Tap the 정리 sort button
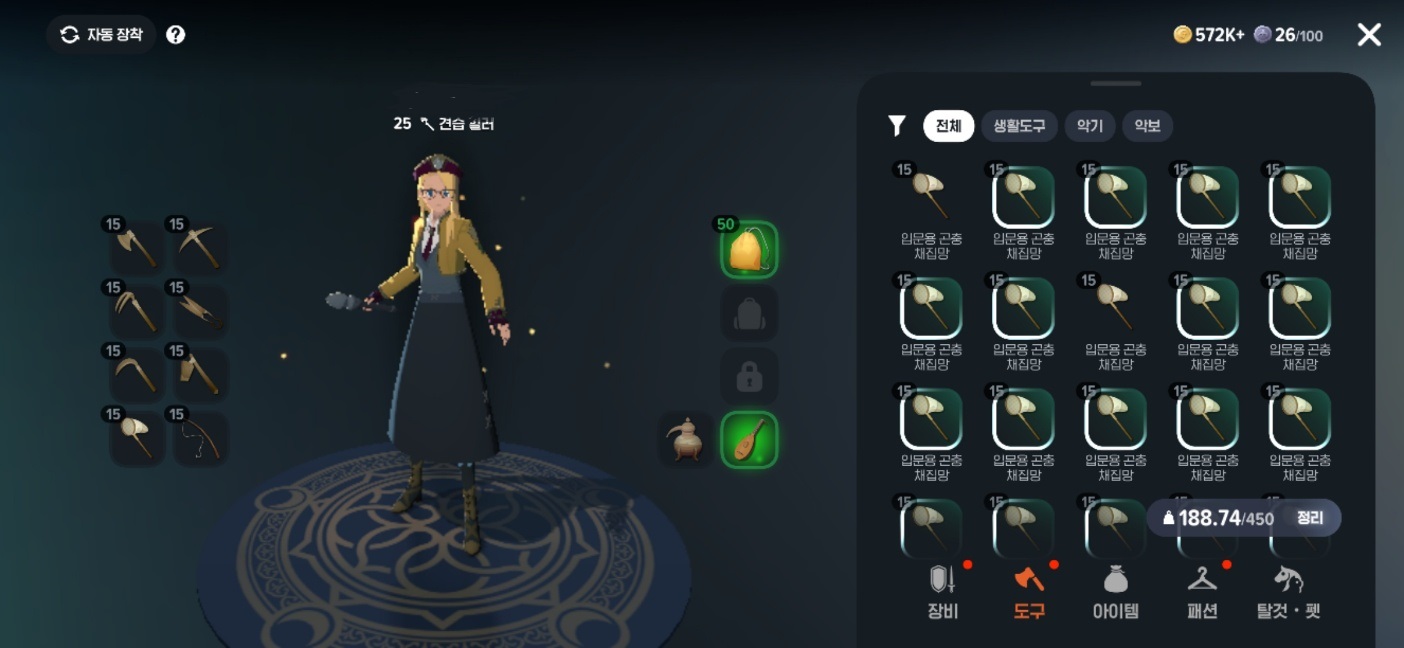The width and height of the screenshot is (1404, 648). [x=1309, y=518]
